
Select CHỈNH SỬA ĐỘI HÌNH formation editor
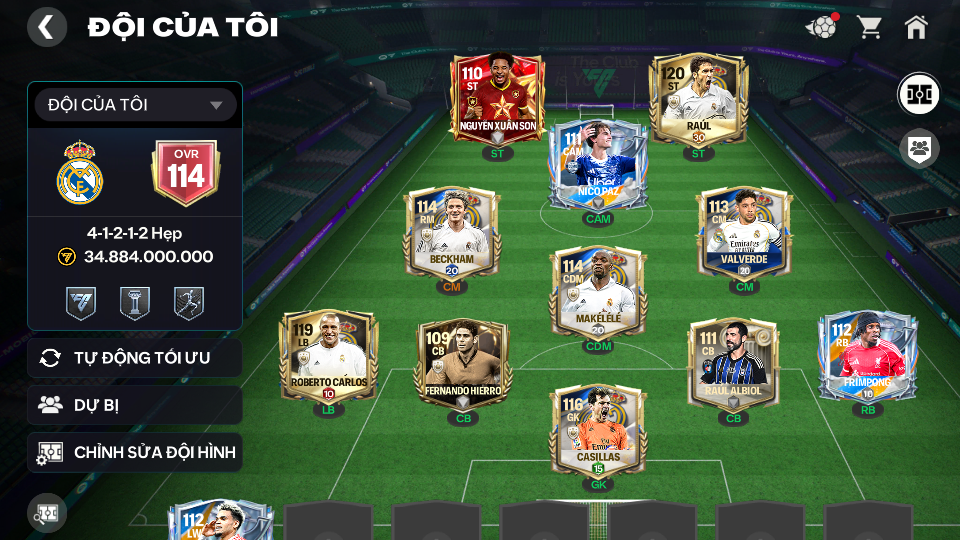click(135, 452)
